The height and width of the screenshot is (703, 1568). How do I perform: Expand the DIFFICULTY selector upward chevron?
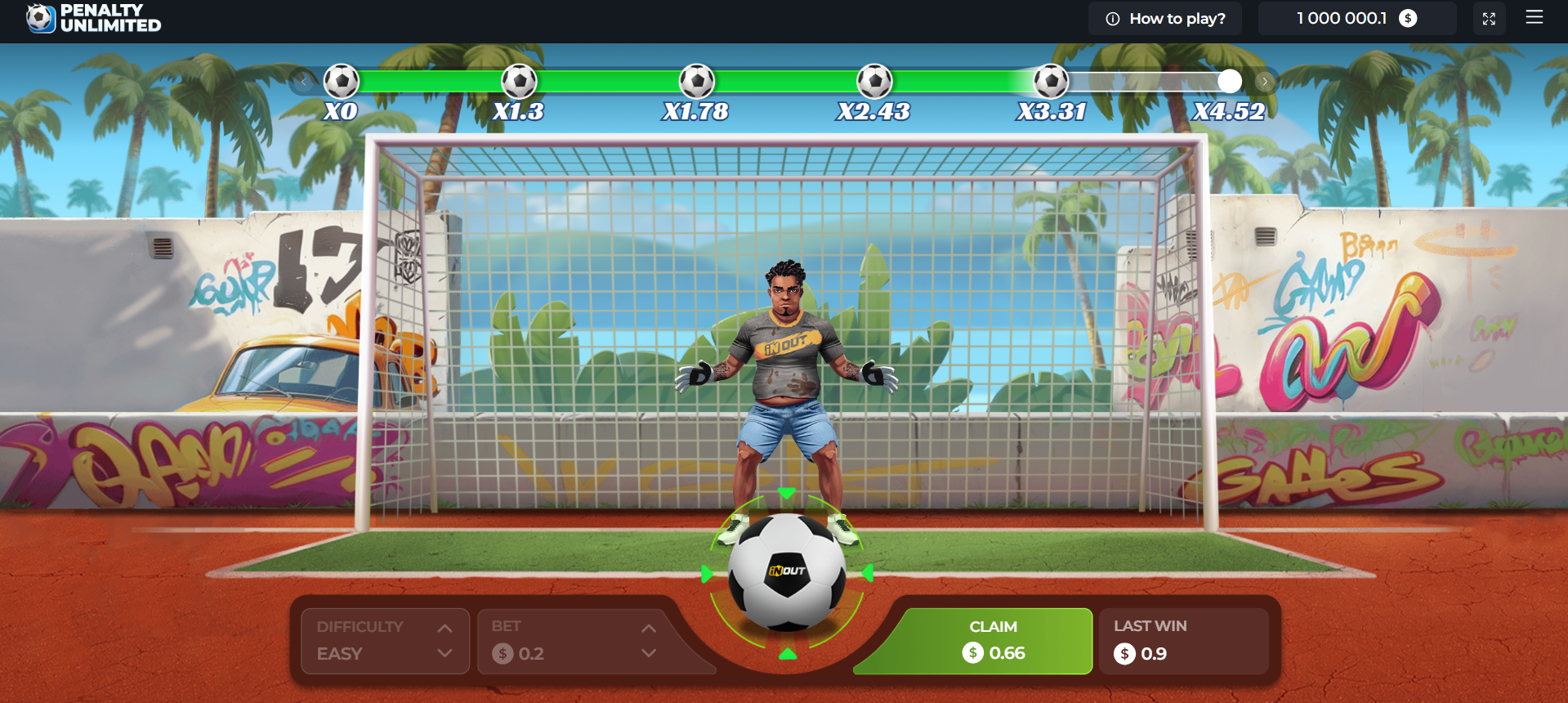445,627
